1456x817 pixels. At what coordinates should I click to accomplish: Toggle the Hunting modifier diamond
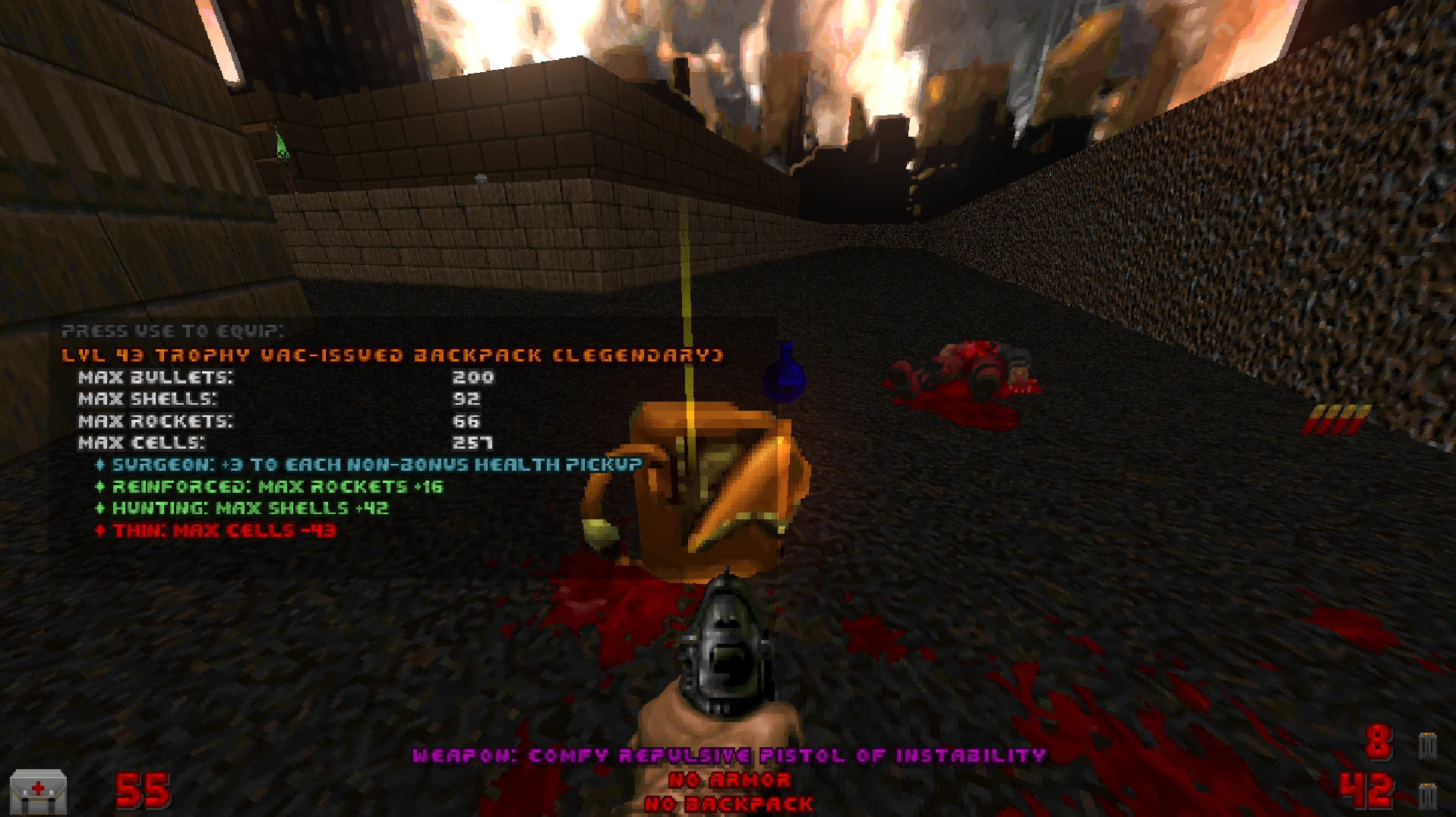click(x=101, y=509)
